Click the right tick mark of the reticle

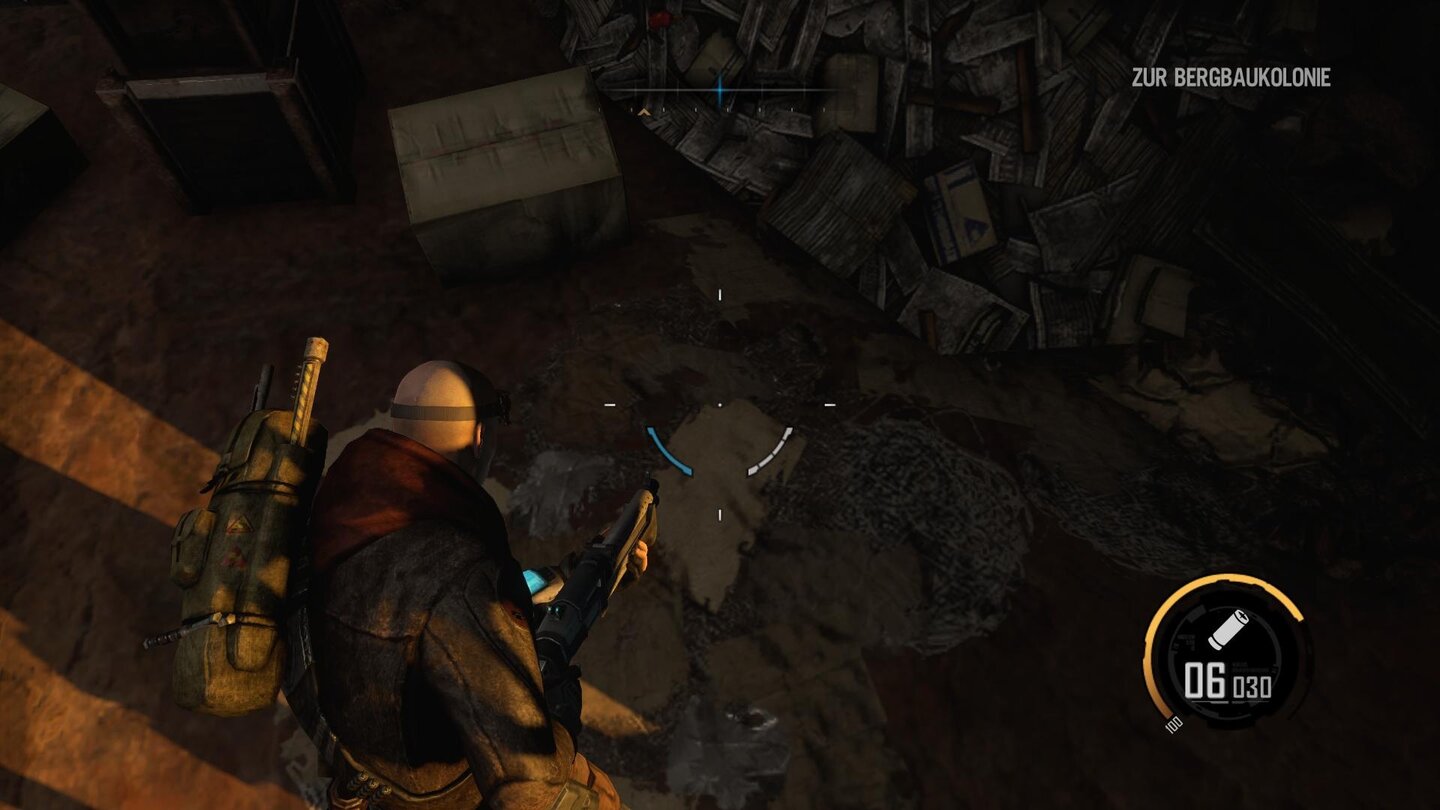coord(830,403)
